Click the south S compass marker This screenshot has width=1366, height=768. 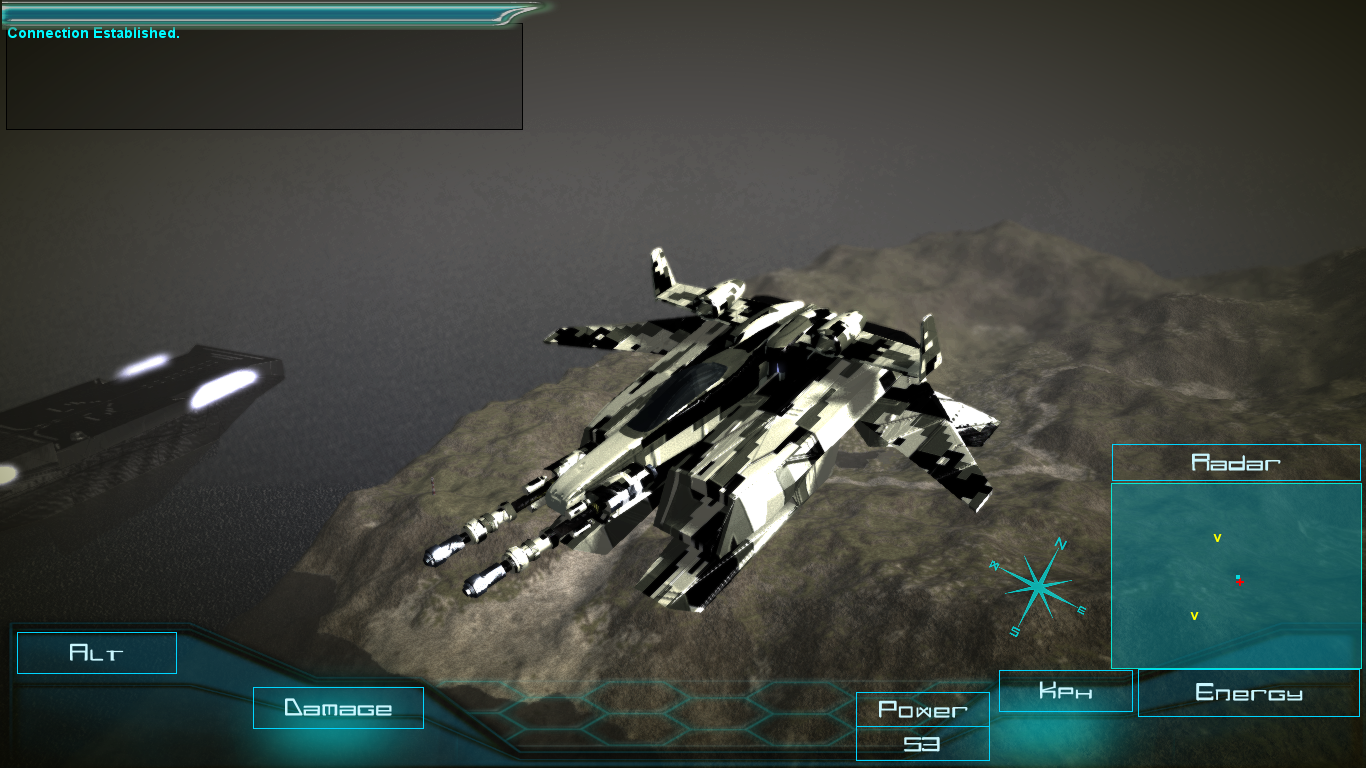pos(1017,631)
